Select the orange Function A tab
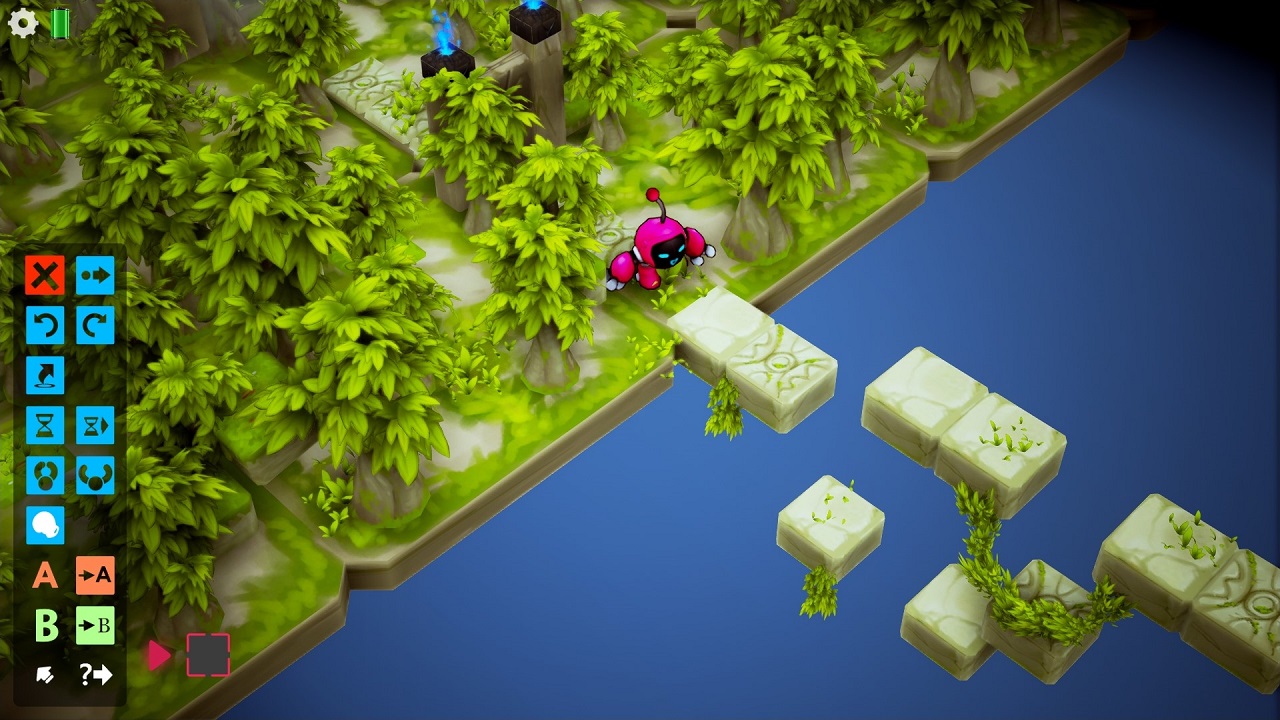Viewport: 1280px width, 720px height. [x=44, y=577]
